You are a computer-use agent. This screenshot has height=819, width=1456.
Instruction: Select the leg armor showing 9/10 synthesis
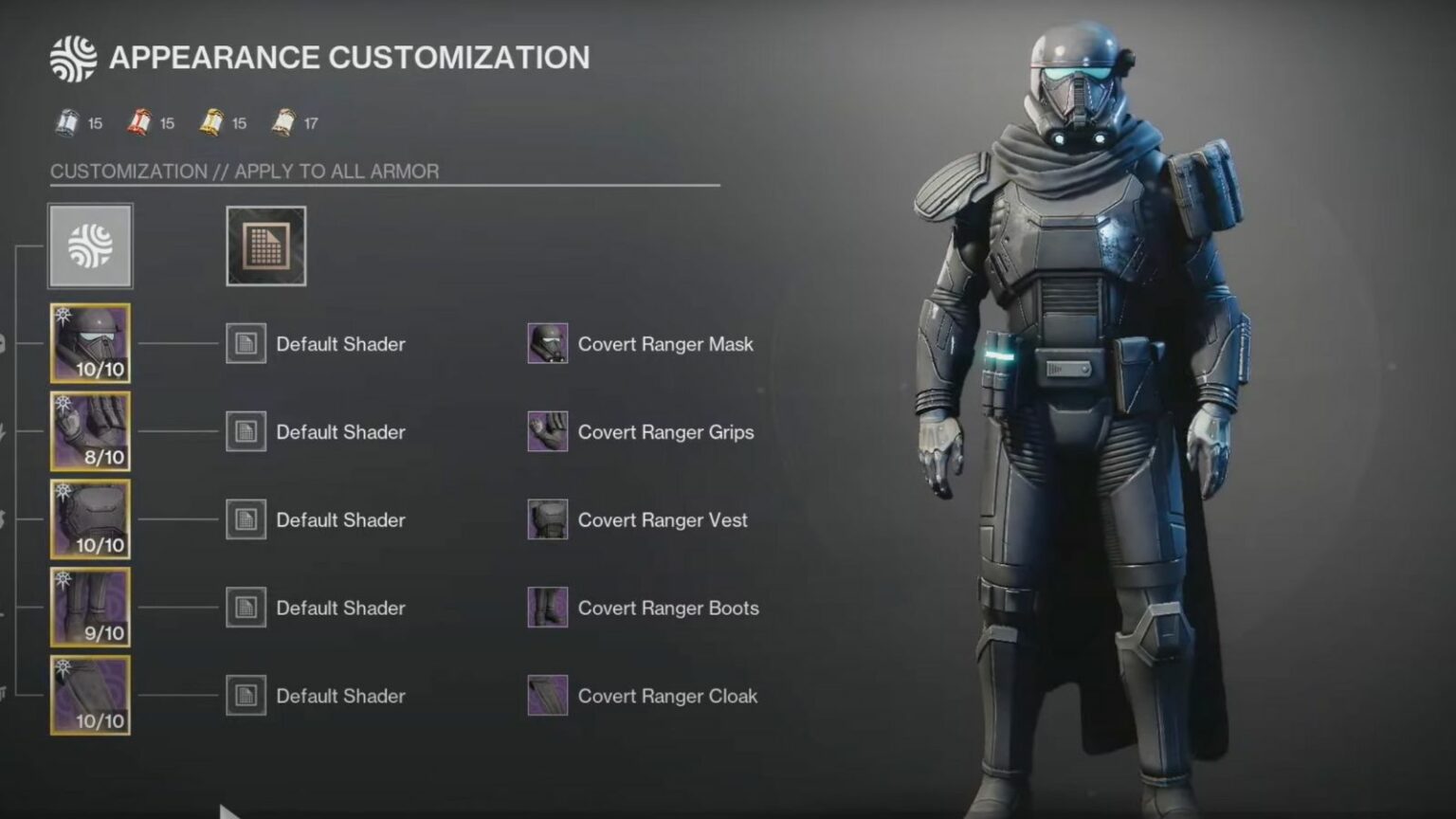point(90,608)
